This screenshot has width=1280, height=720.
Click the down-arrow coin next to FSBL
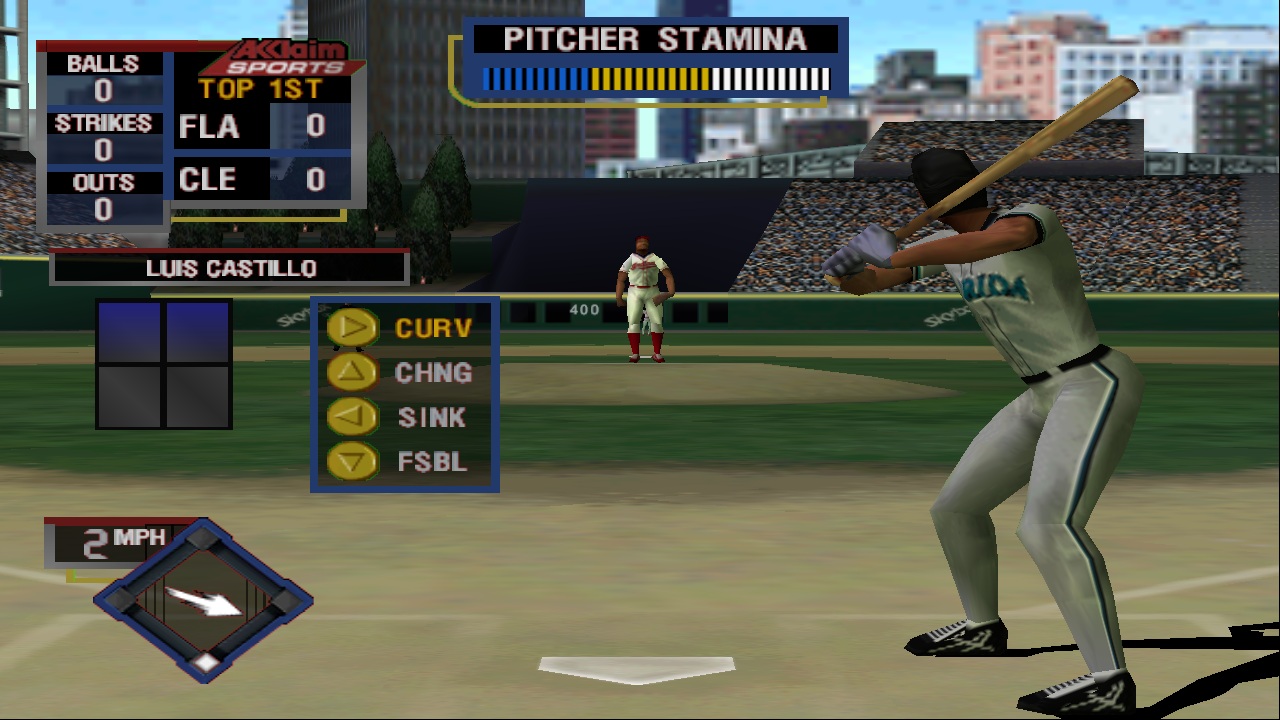coord(356,462)
